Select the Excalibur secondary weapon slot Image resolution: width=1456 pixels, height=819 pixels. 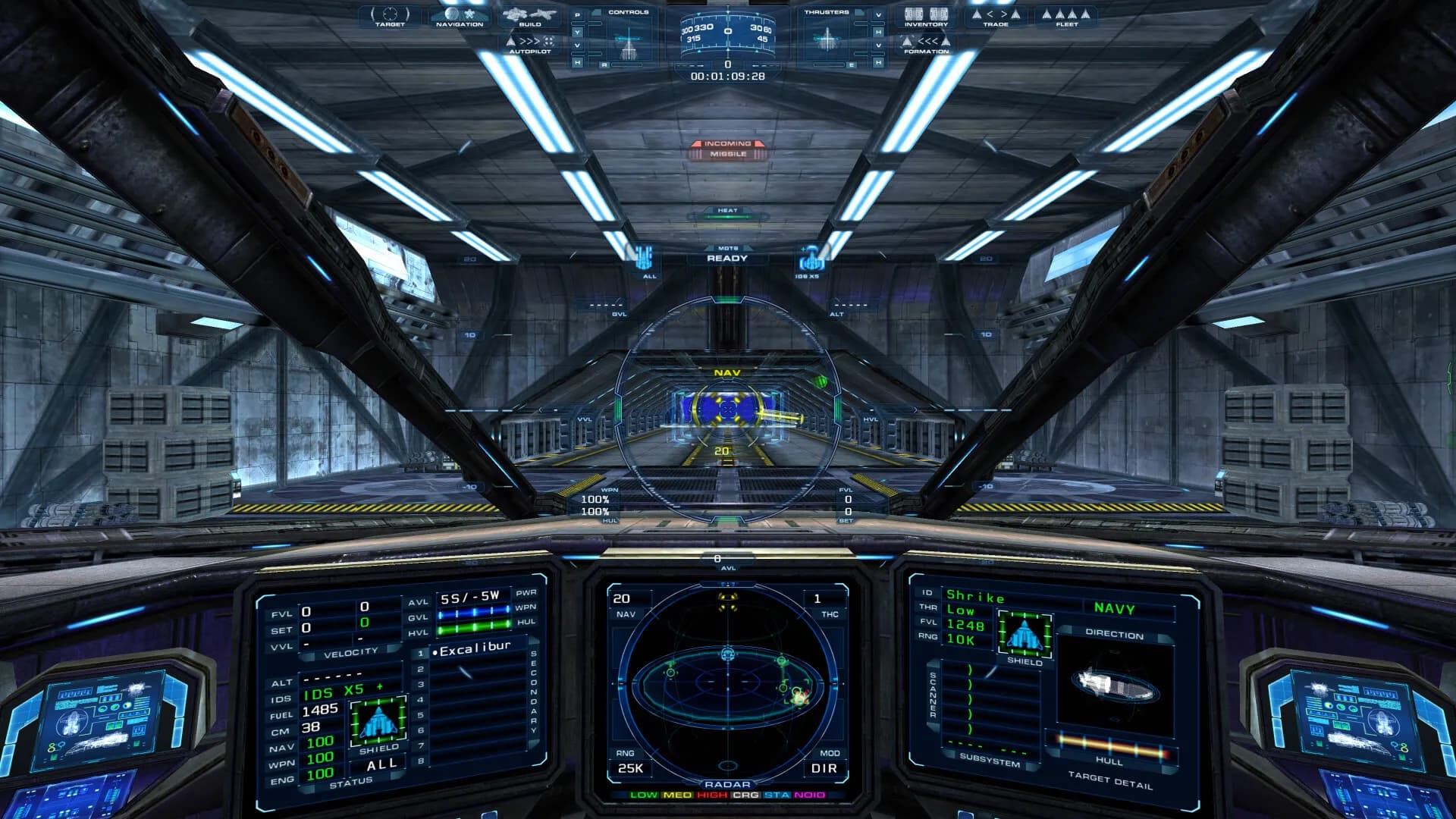[474, 650]
